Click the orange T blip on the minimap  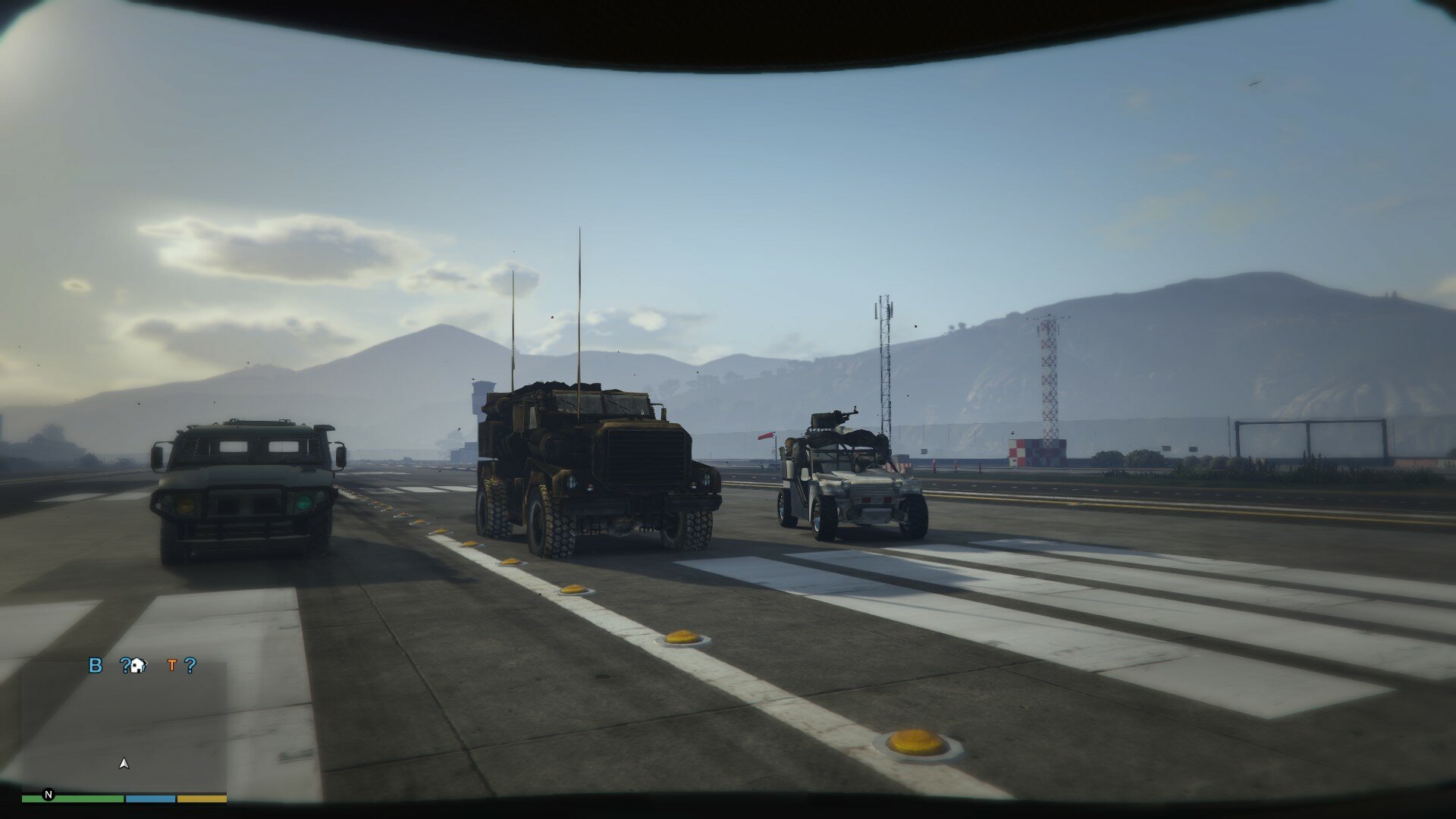[172, 666]
